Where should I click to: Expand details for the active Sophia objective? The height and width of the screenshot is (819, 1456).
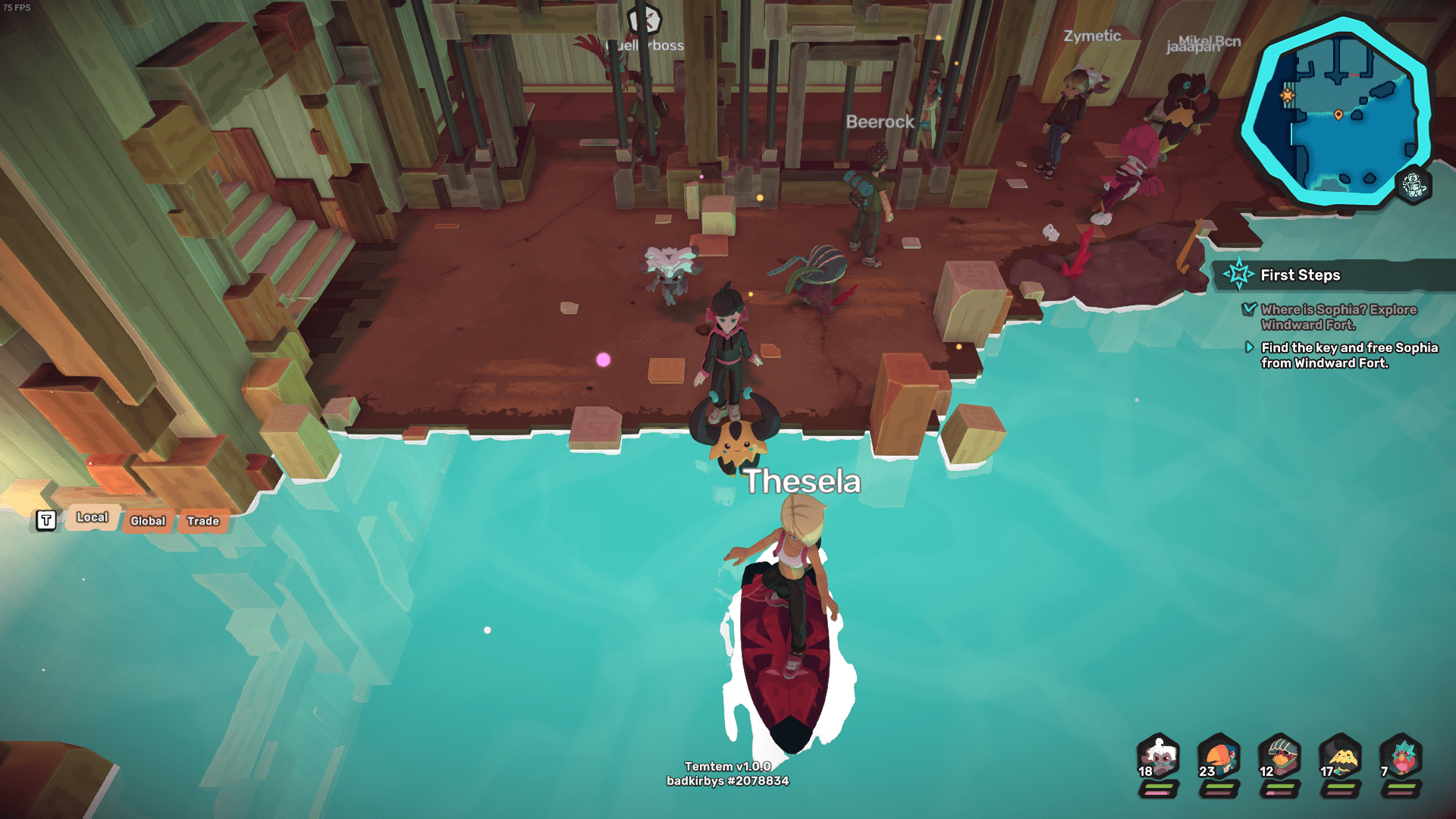pyautogui.click(x=1250, y=348)
